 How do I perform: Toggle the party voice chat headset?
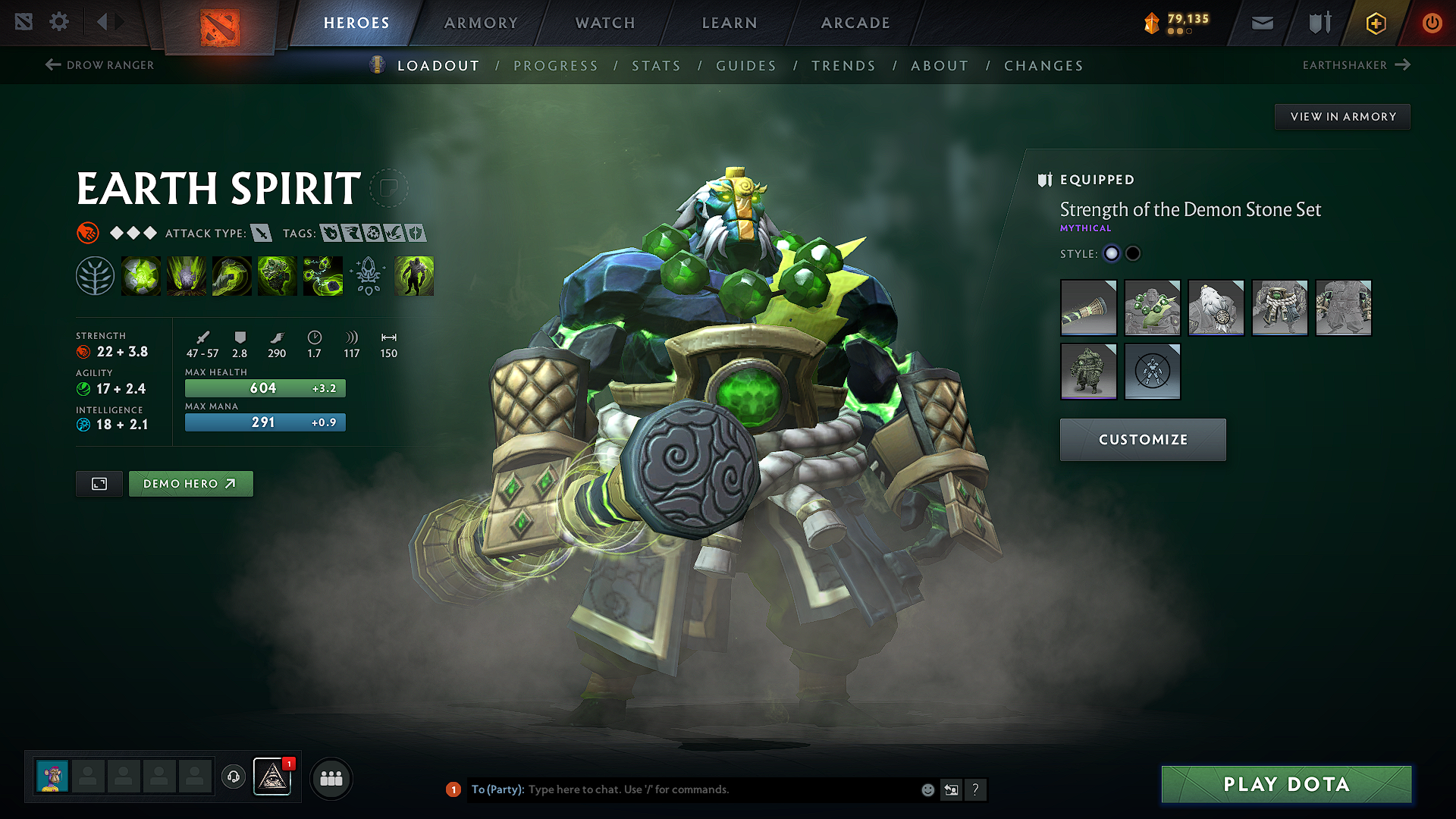[233, 777]
